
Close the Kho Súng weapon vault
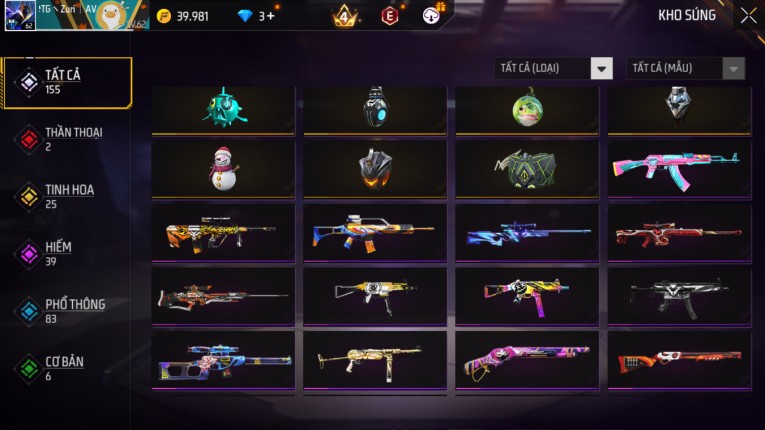coord(748,16)
